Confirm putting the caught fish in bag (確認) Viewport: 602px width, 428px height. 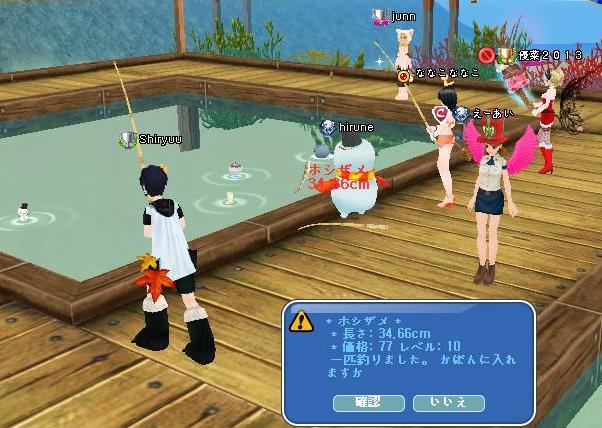[369, 402]
